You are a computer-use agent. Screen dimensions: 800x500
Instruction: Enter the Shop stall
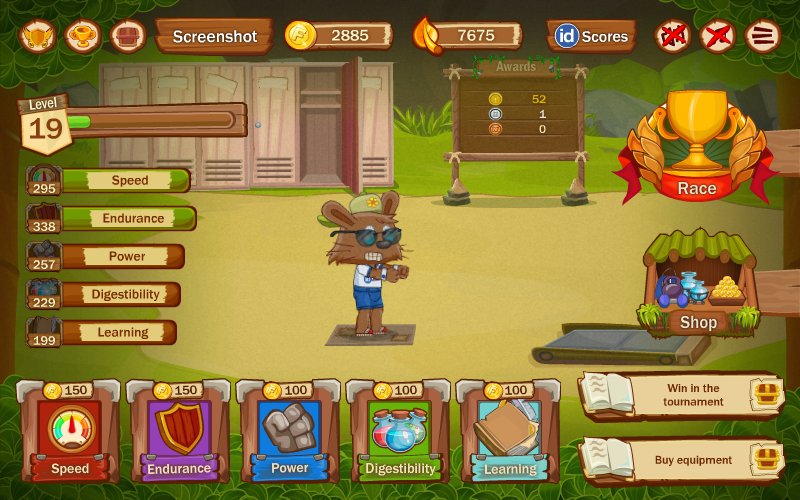click(698, 290)
